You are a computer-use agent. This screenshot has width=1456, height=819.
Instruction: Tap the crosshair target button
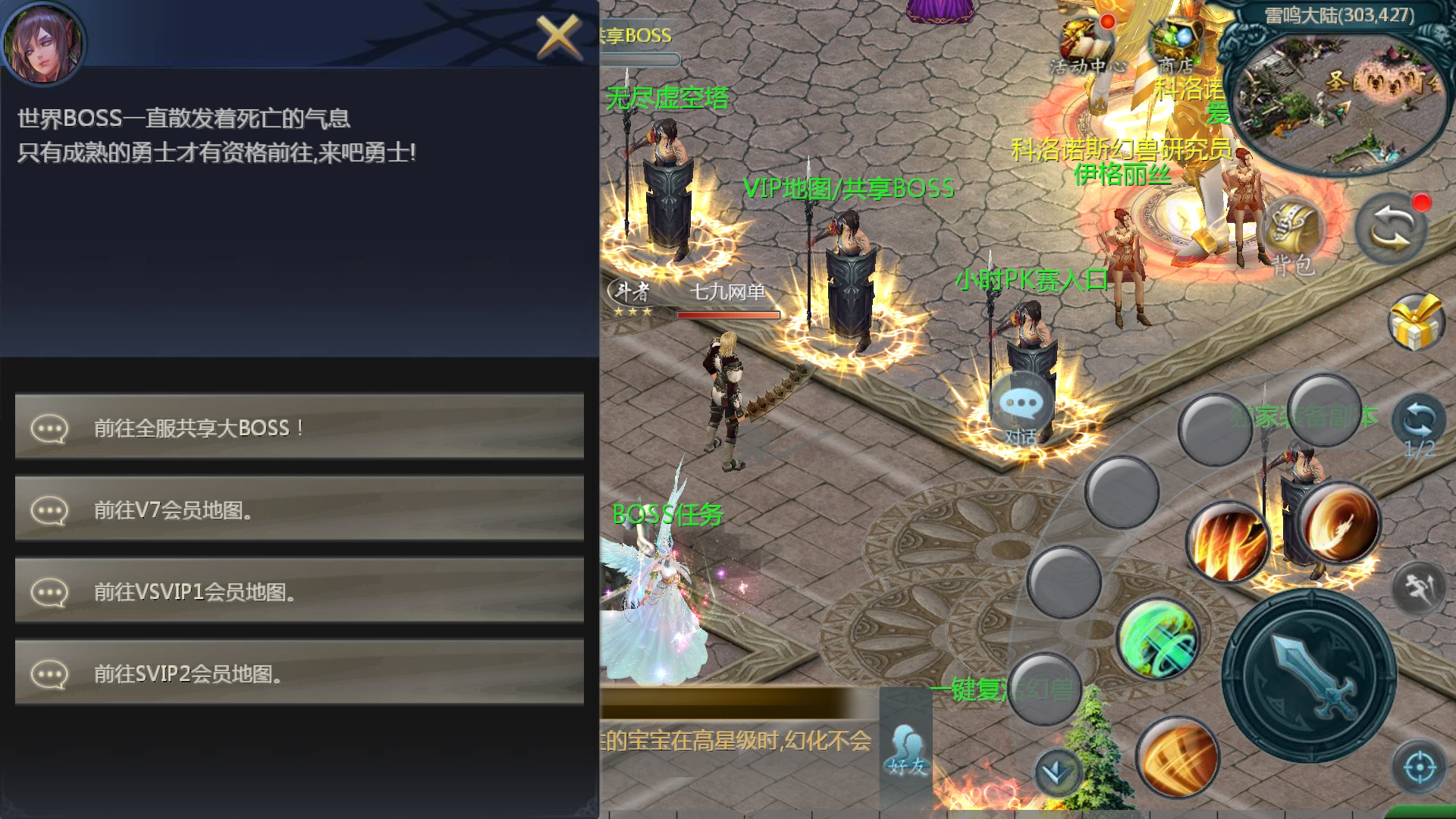point(1419,767)
